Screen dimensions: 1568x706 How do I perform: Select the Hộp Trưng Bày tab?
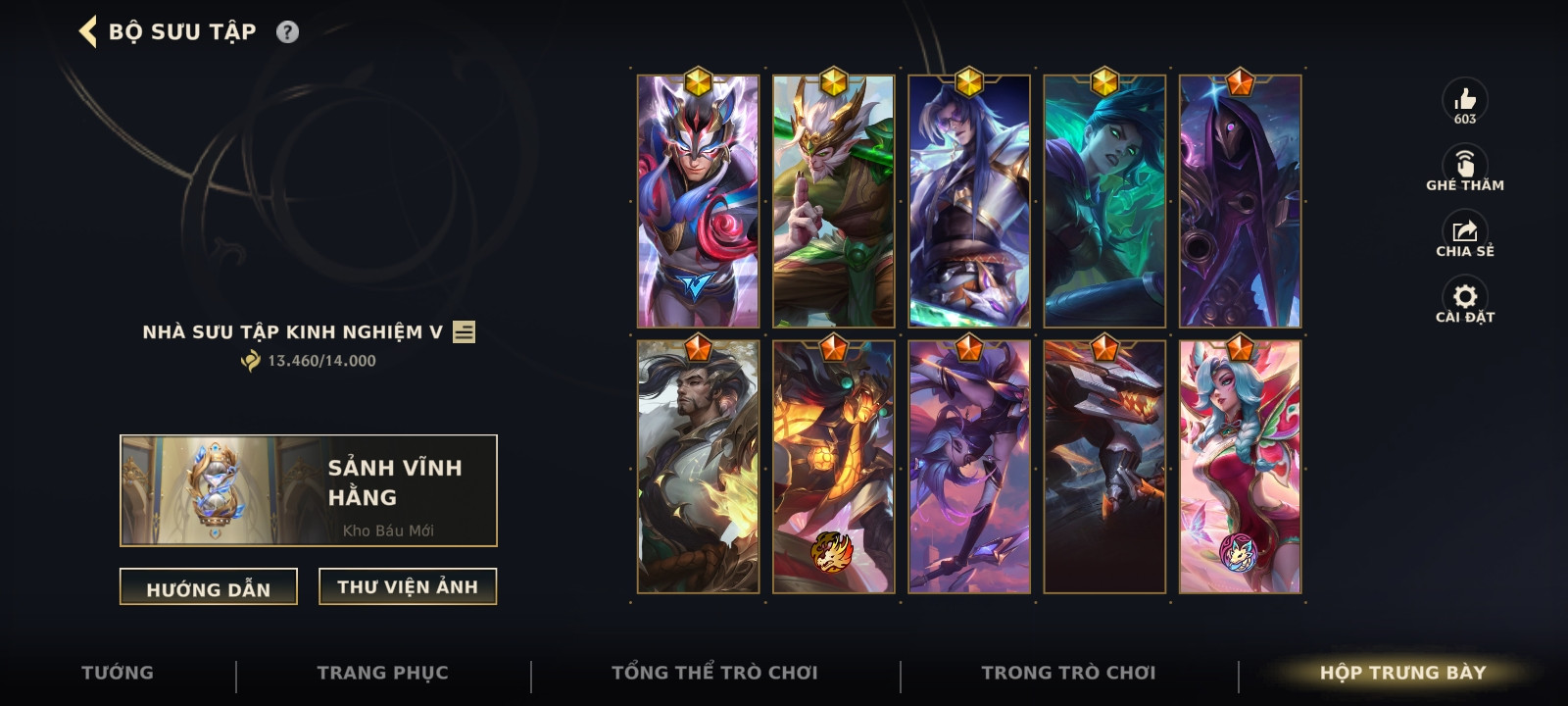[x=1402, y=673]
